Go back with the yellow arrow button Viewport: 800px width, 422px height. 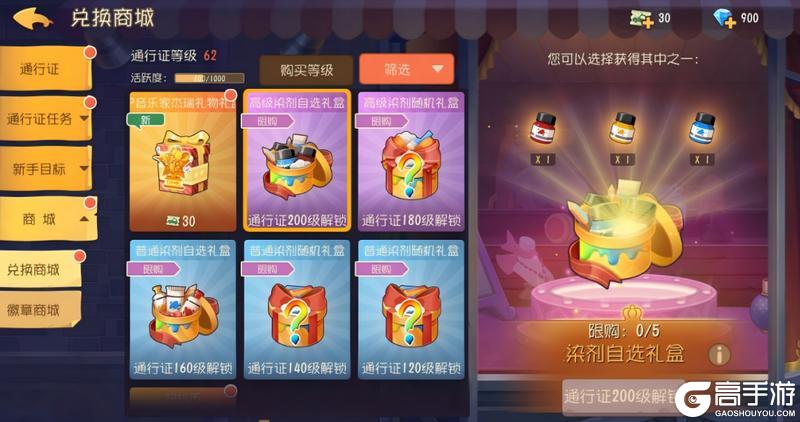(34, 18)
